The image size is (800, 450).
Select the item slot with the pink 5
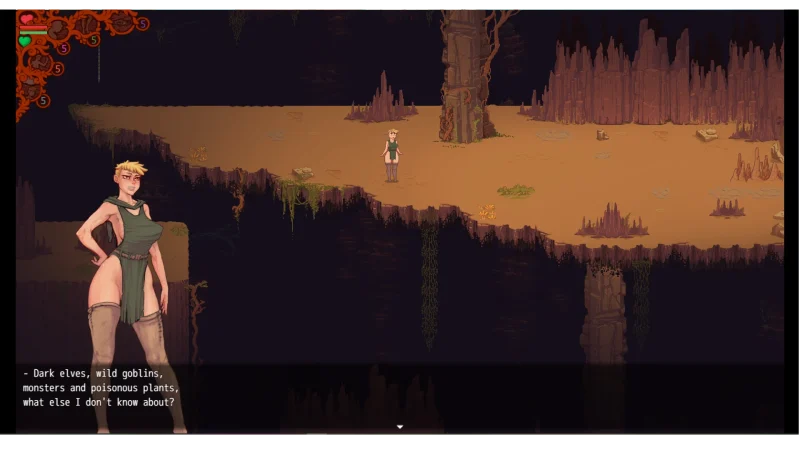[x=58, y=30]
